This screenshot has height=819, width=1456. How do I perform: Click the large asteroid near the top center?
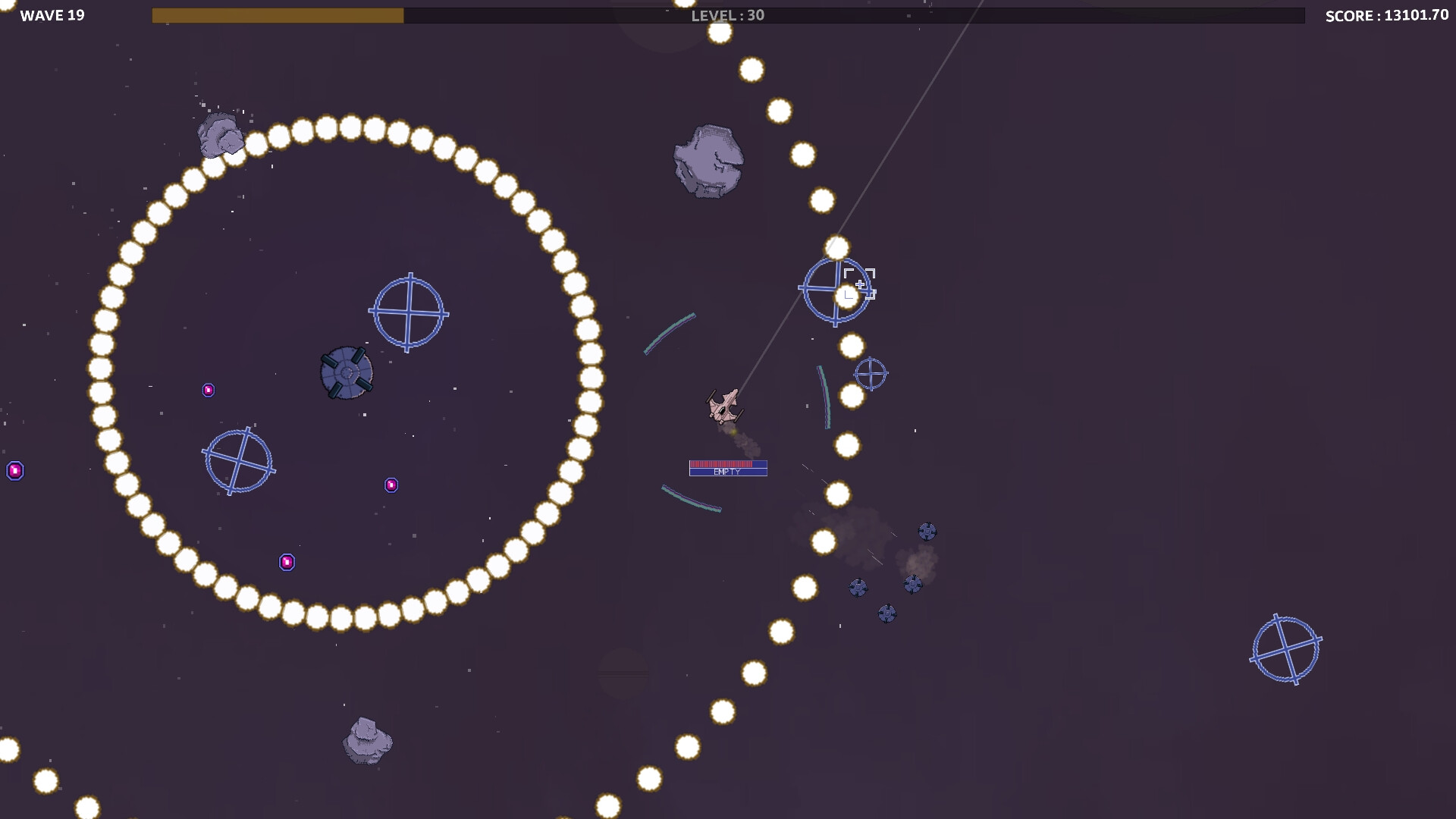coord(709,159)
